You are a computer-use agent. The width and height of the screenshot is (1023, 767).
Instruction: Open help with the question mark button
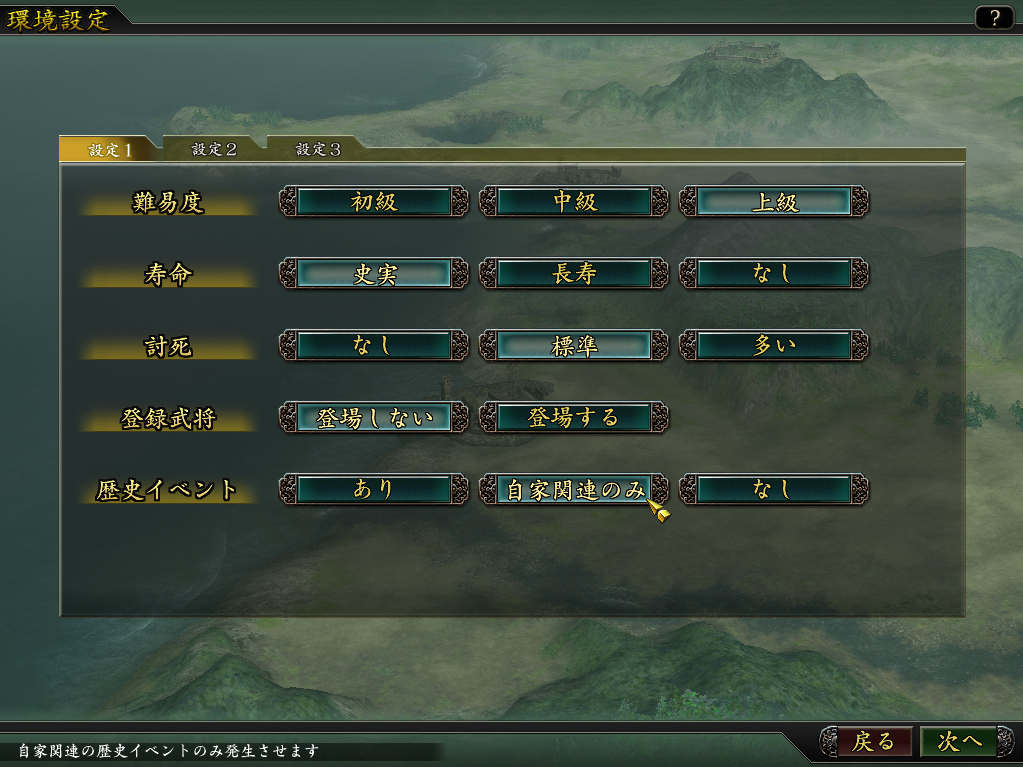pos(994,18)
